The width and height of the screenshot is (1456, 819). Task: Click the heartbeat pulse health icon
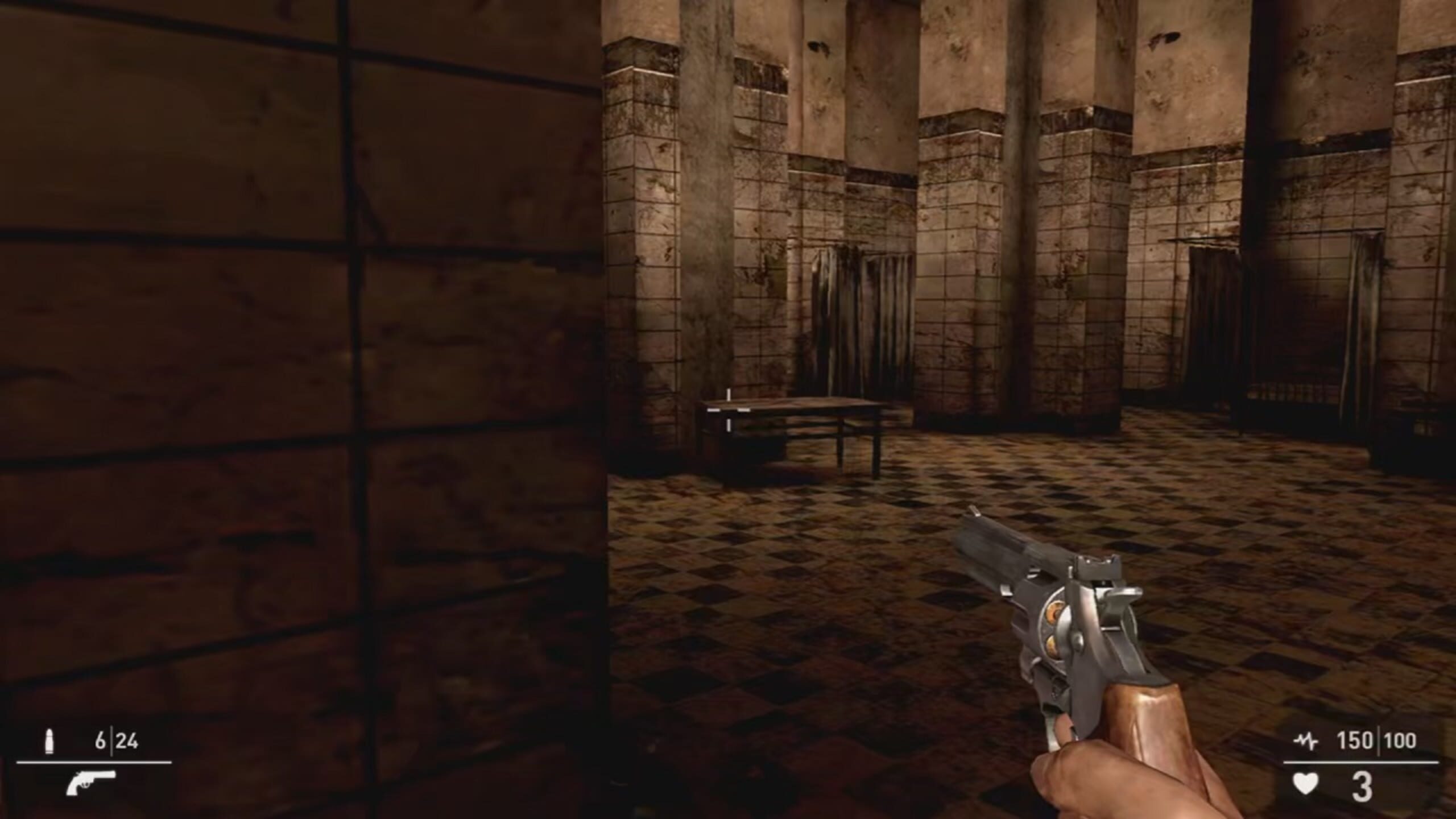coord(1306,742)
